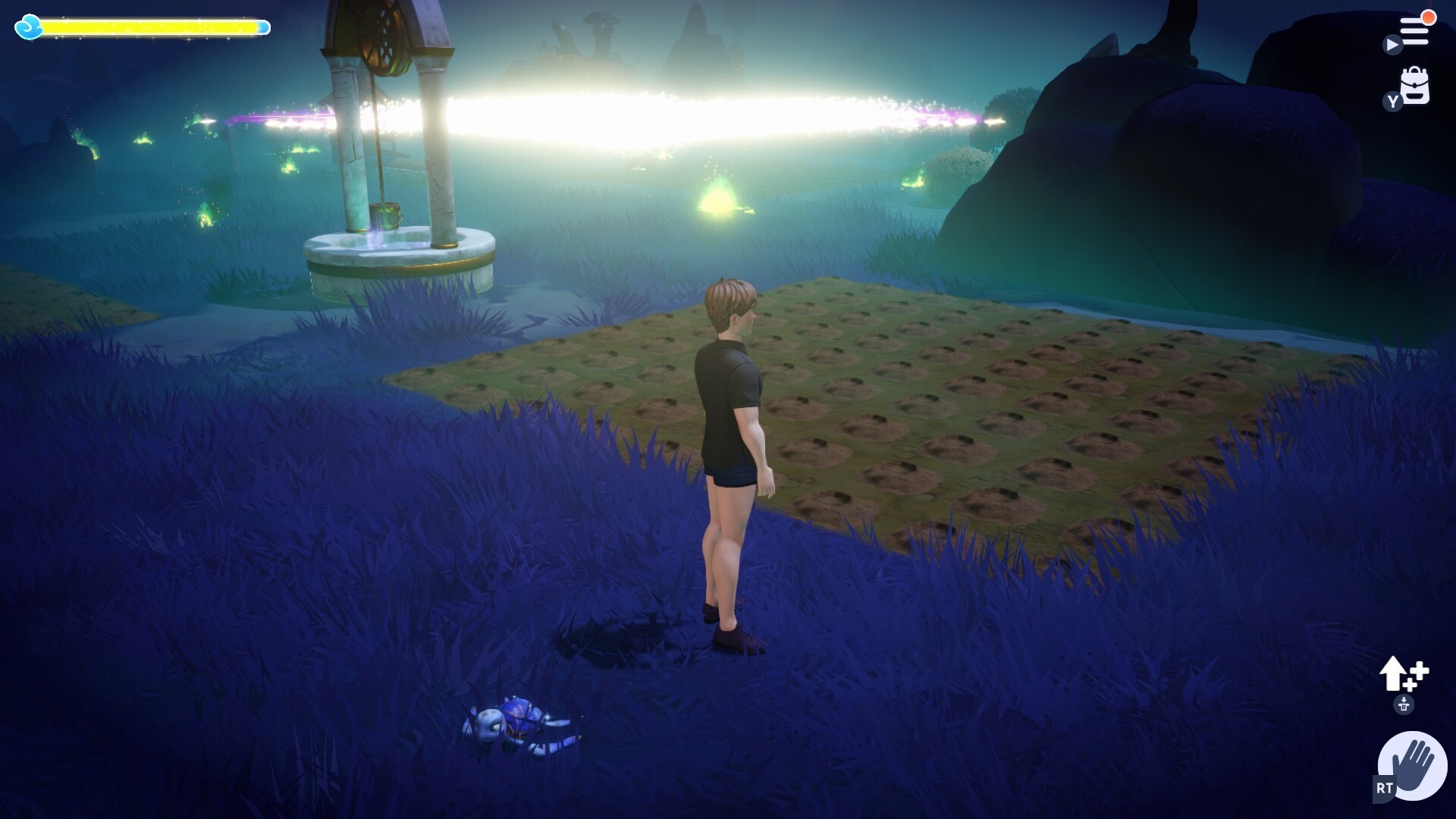Click the up-arrow with plus signs icon

pyautogui.click(x=1403, y=673)
